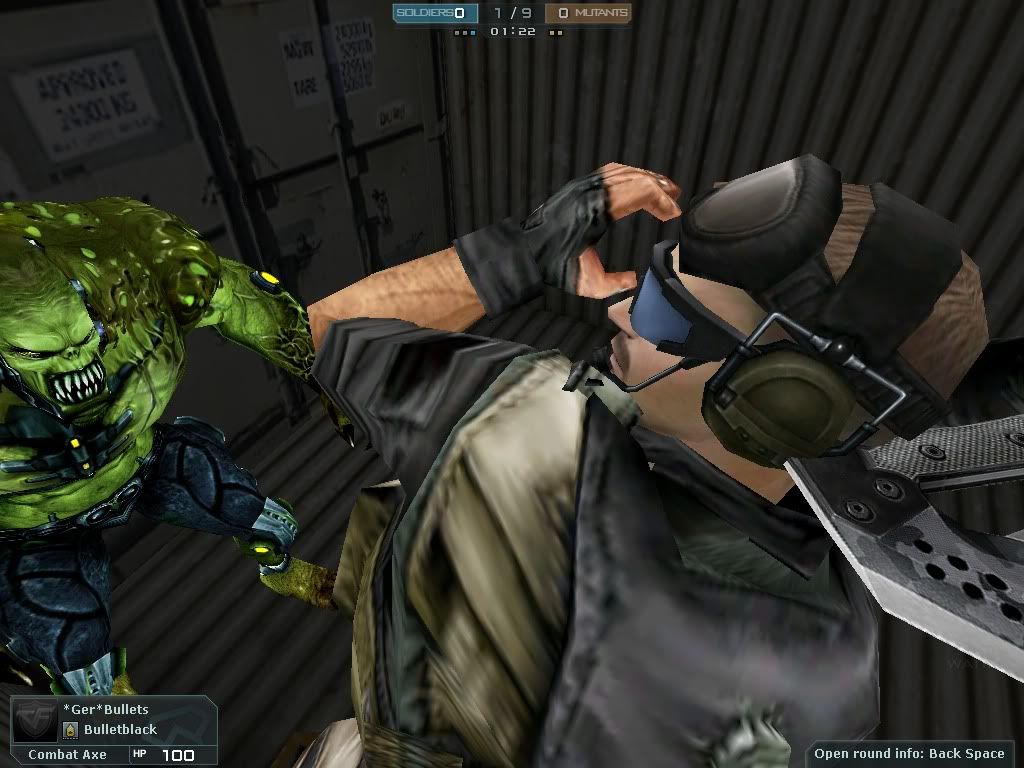Click the CF clan shield emblem
Viewport: 1024px width, 768px height.
click(35, 721)
